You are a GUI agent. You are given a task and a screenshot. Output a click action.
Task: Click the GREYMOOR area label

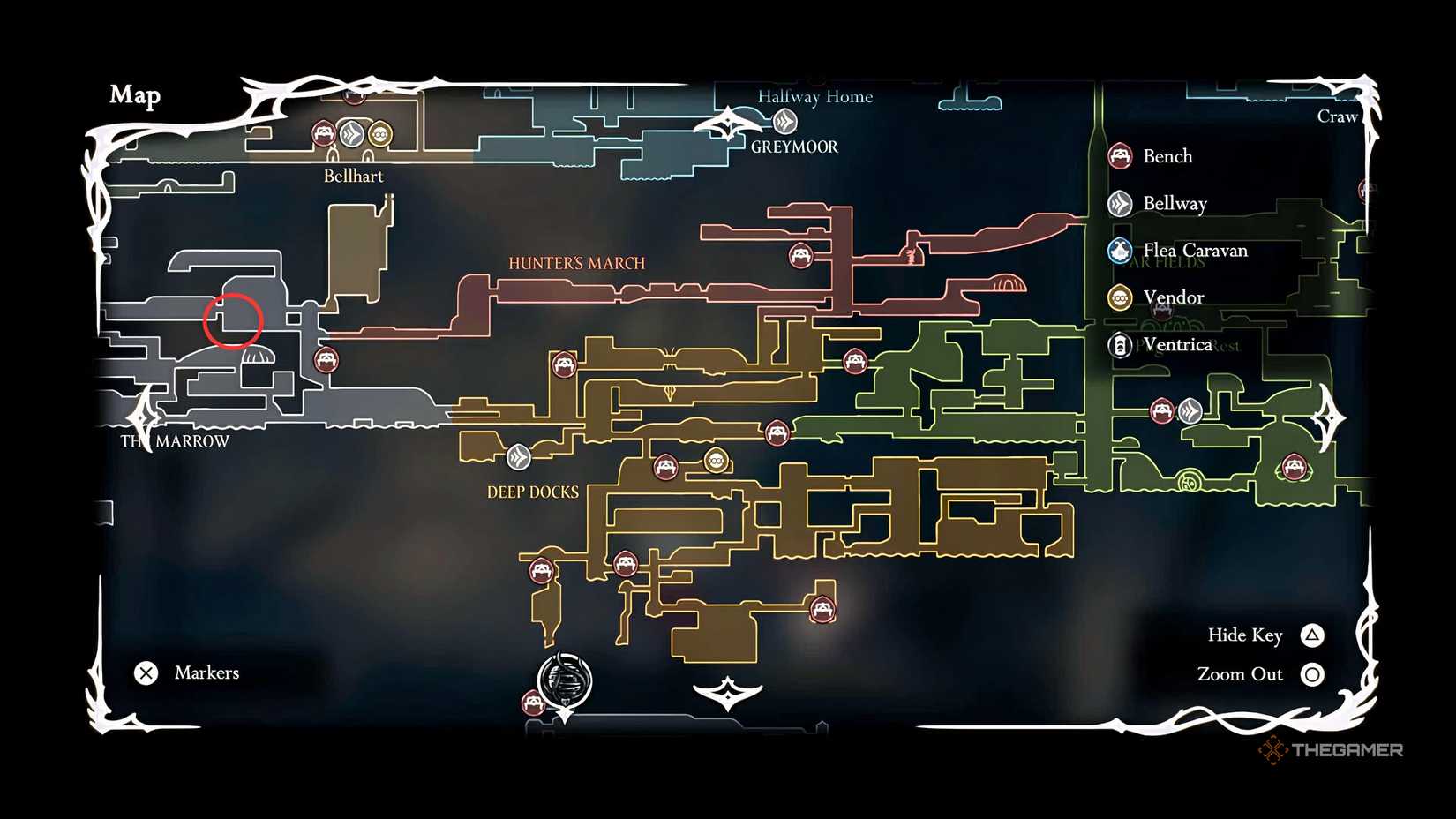pyautogui.click(x=792, y=147)
